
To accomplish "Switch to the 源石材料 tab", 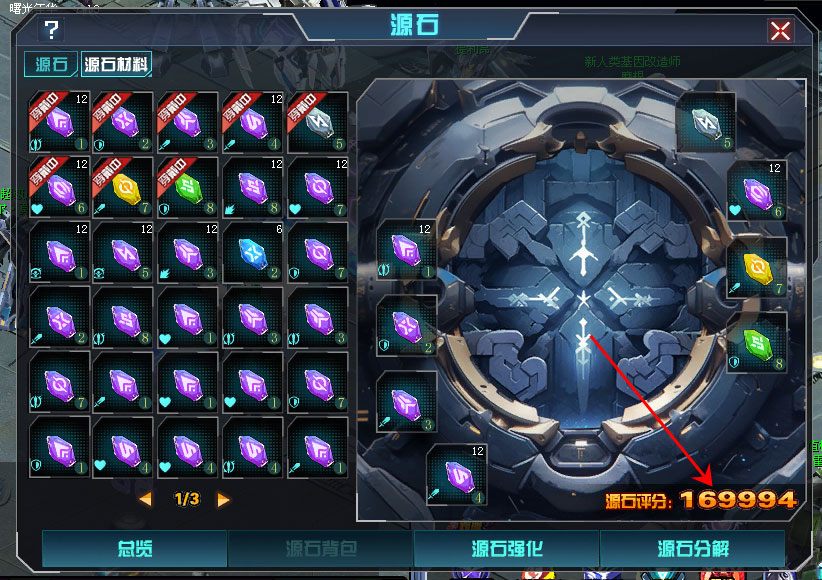I will [x=117, y=65].
